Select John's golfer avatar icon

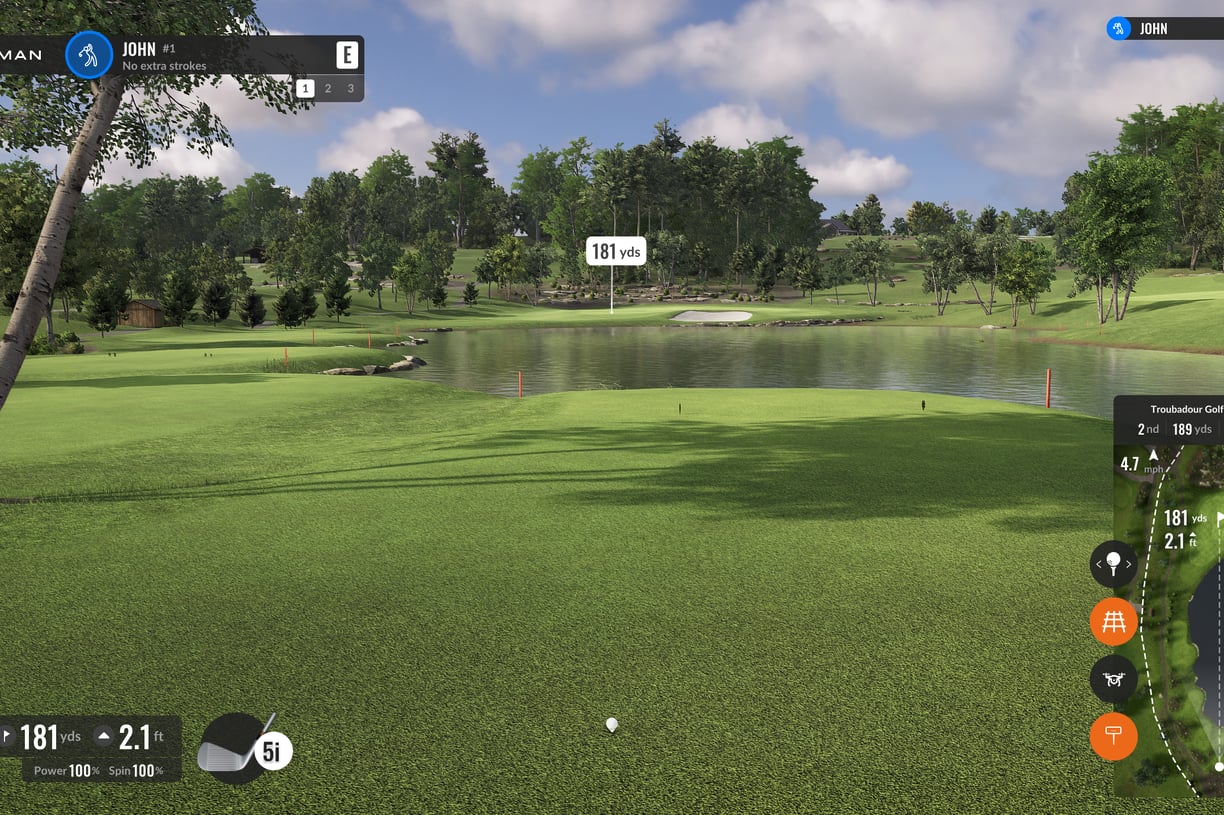pyautogui.click(x=89, y=55)
